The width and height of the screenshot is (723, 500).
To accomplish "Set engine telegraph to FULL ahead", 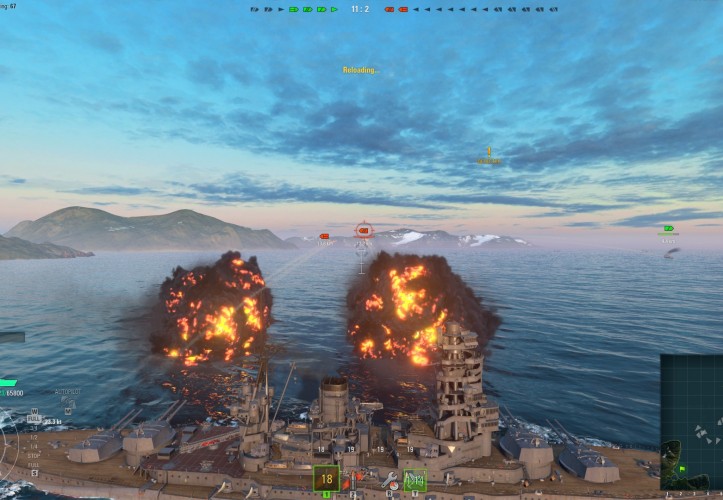I will pyautogui.click(x=35, y=418).
